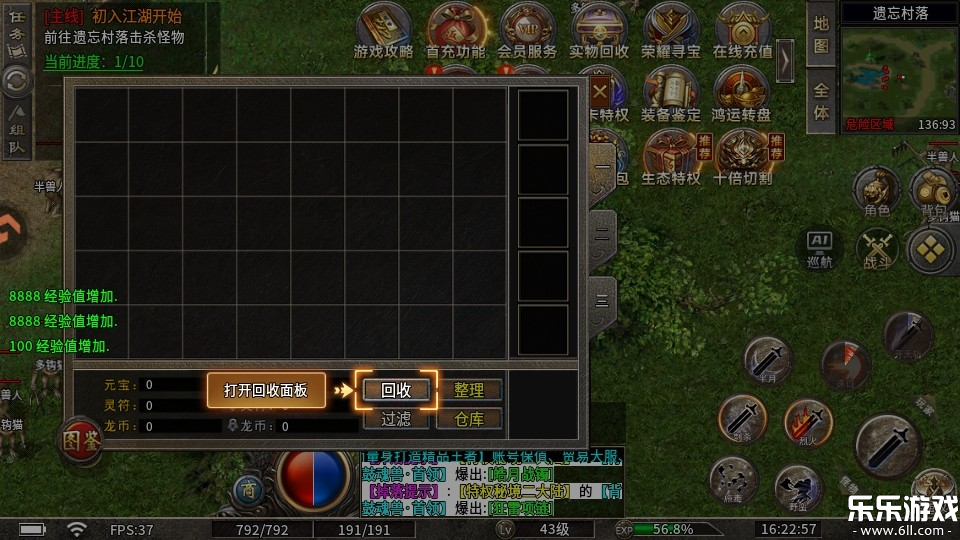
Task: Toggle AI 巡航 auto-patrol
Action: [820, 248]
